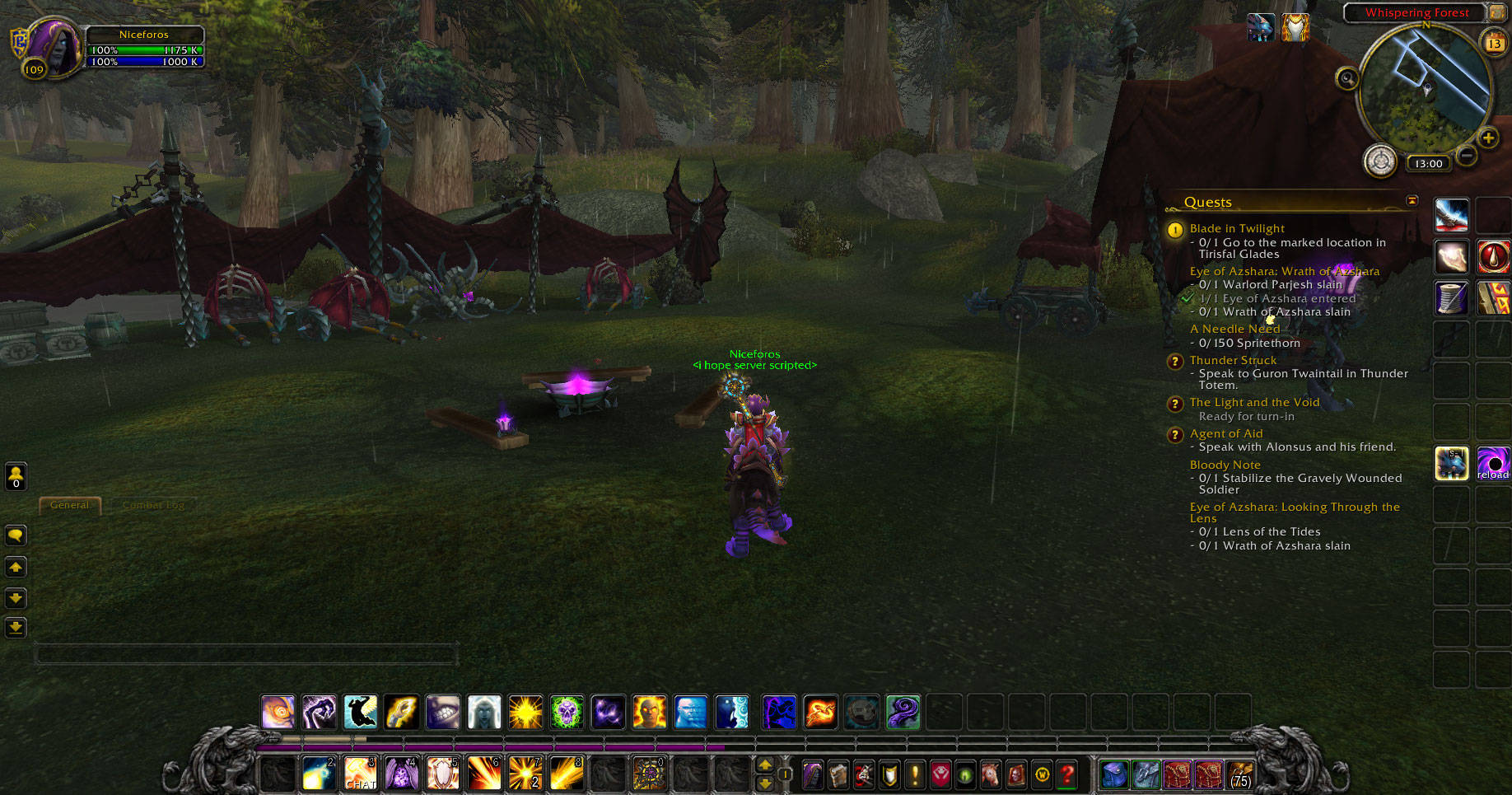The height and width of the screenshot is (795, 1512).
Task: Select the Thunder Struck quest entry
Action: (x=1233, y=360)
